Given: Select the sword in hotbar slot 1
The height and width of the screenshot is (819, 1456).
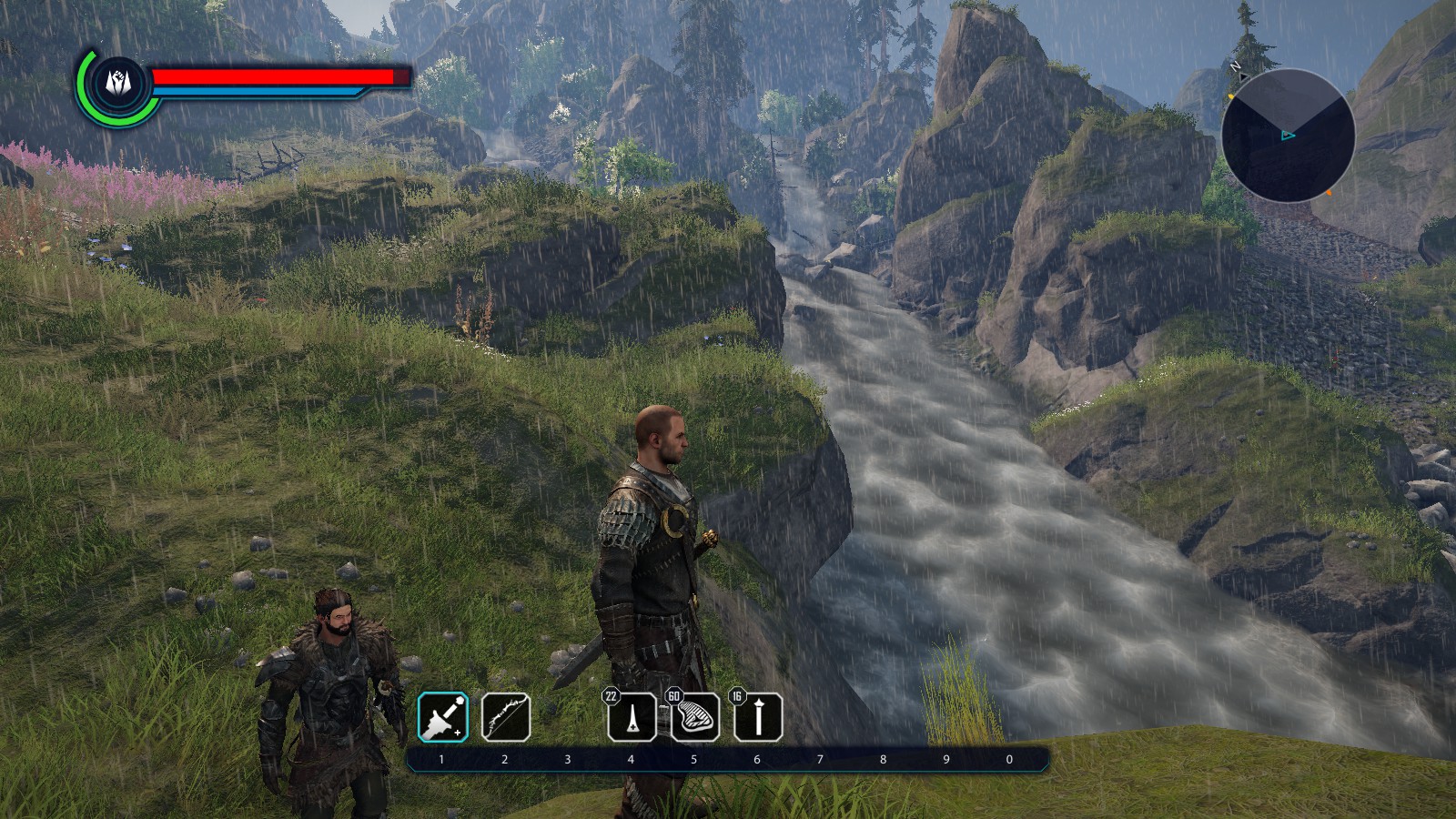Looking at the screenshot, I should click(442, 717).
